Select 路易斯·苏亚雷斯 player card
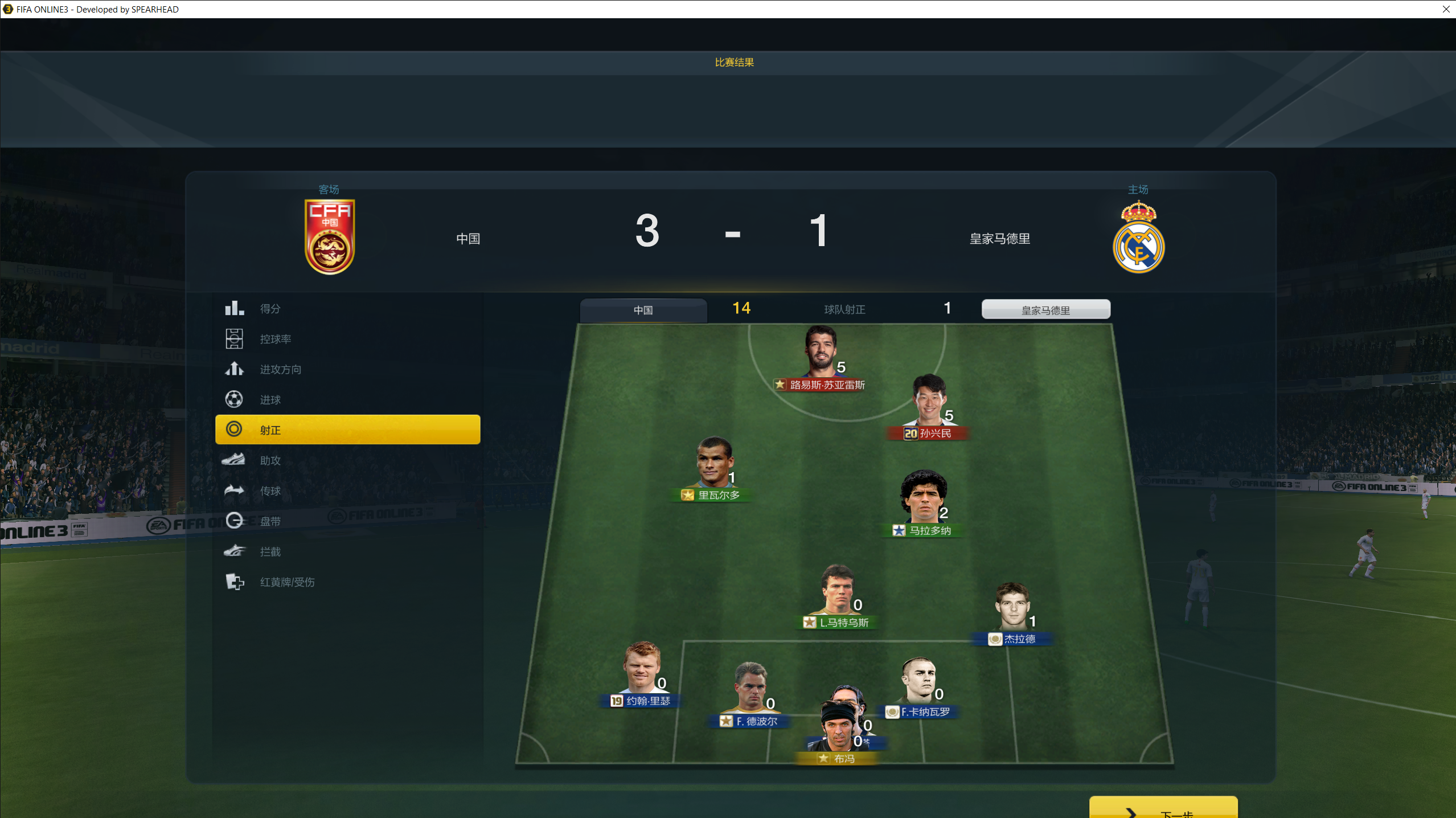This screenshot has height=818, width=1456. click(821, 358)
